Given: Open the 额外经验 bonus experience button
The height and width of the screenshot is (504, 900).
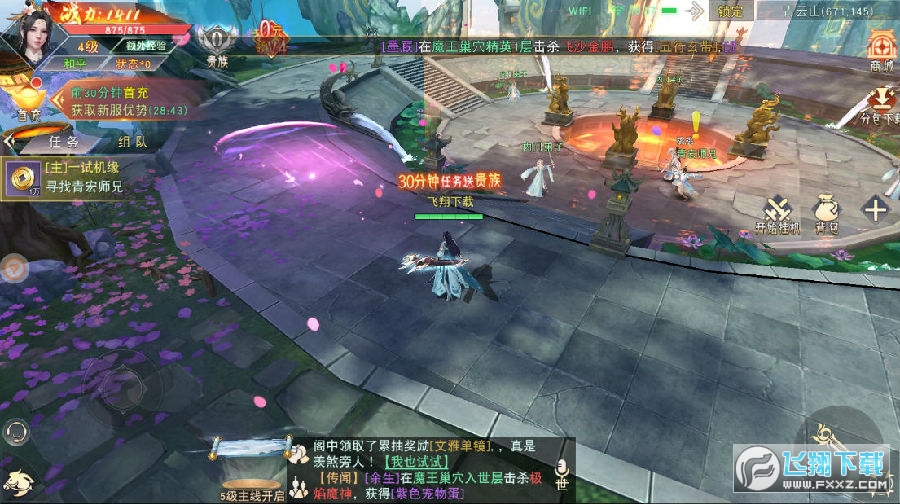Looking at the screenshot, I should pos(145,45).
